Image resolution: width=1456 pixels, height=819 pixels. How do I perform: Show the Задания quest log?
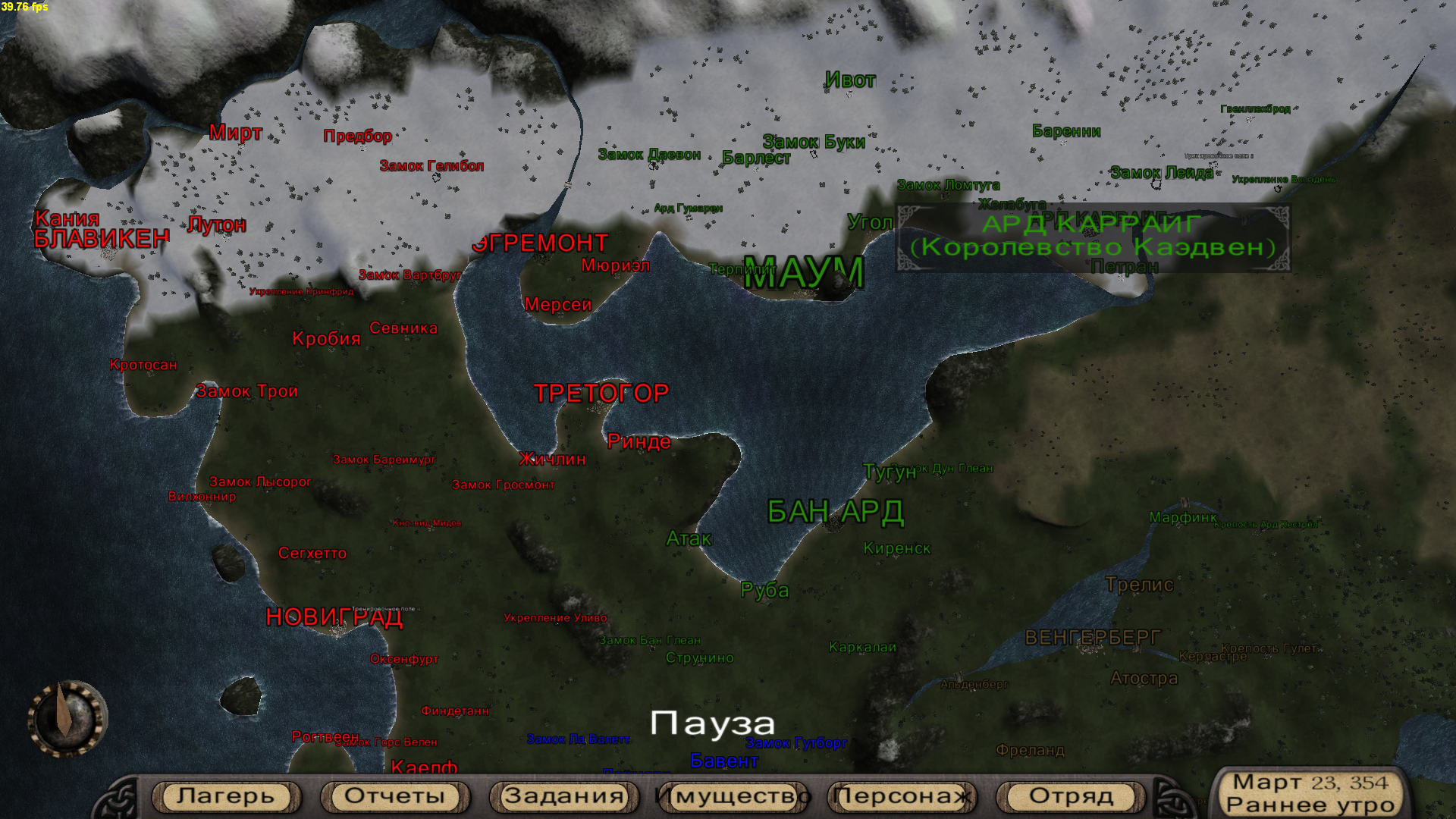pyautogui.click(x=563, y=796)
